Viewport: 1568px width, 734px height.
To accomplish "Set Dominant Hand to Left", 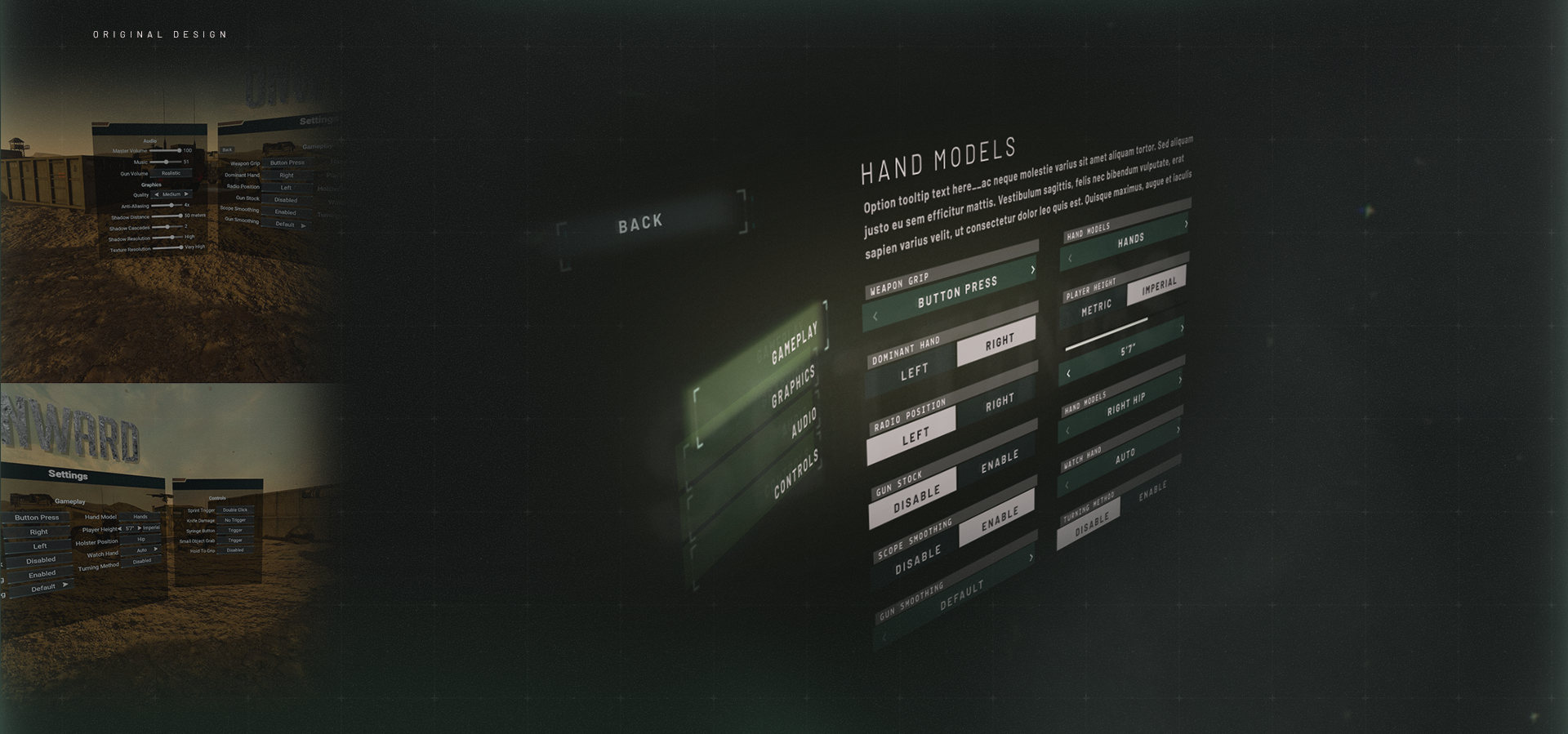I will coord(914,372).
